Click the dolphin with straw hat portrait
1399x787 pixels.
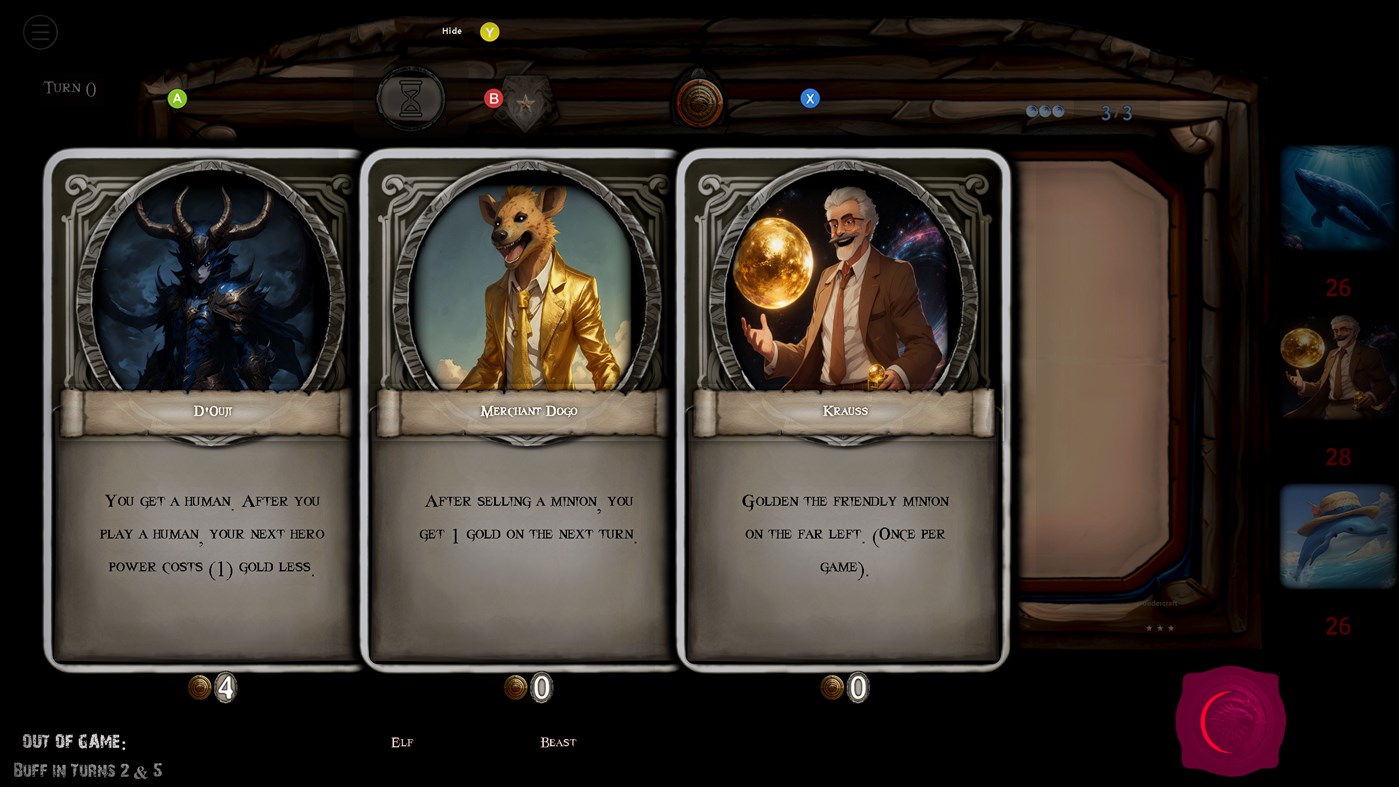click(x=1337, y=536)
